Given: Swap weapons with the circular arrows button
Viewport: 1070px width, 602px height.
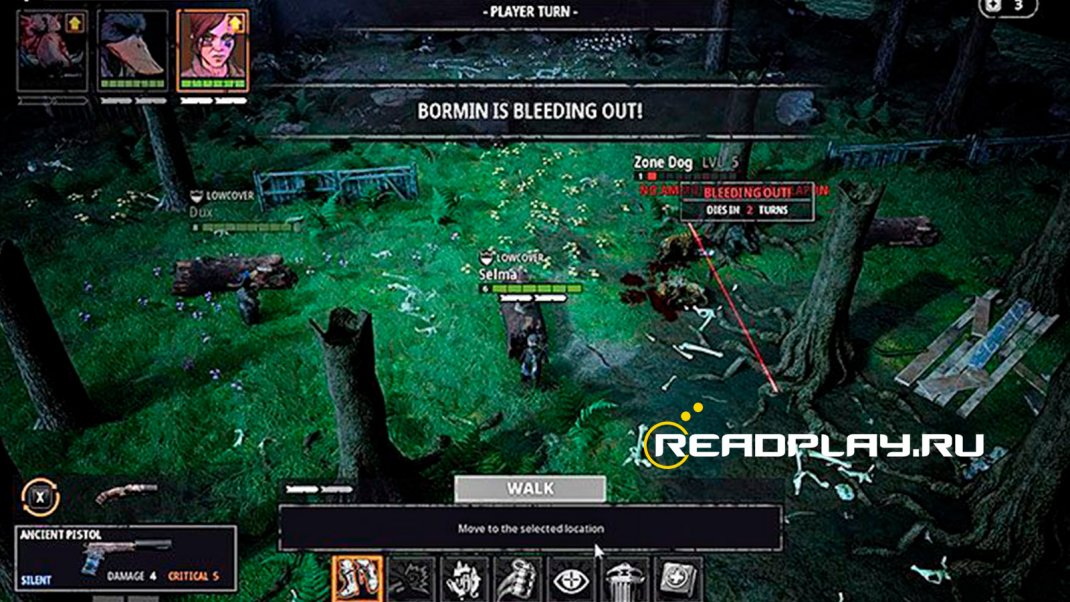Looking at the screenshot, I should click(x=39, y=495).
